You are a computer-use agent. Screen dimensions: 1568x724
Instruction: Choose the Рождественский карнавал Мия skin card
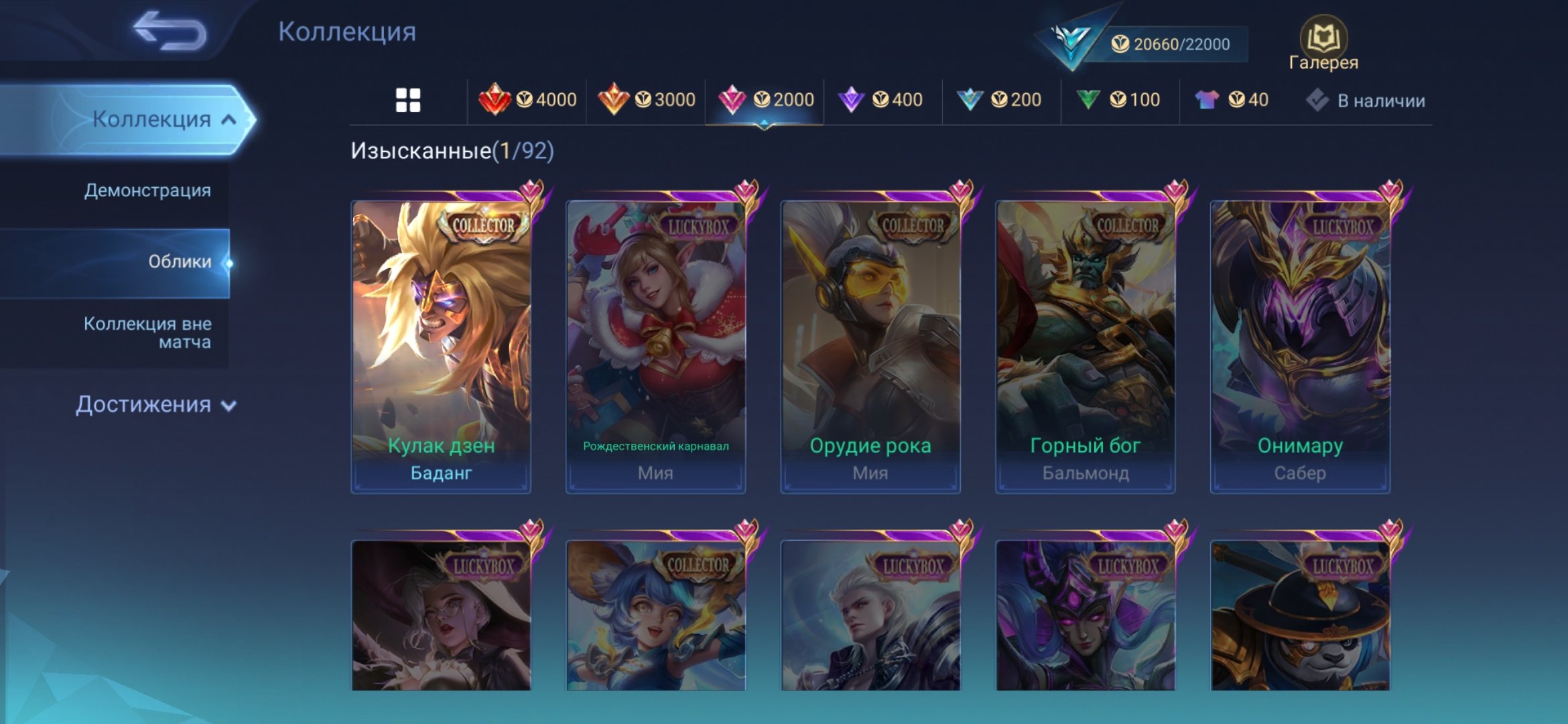(x=655, y=347)
